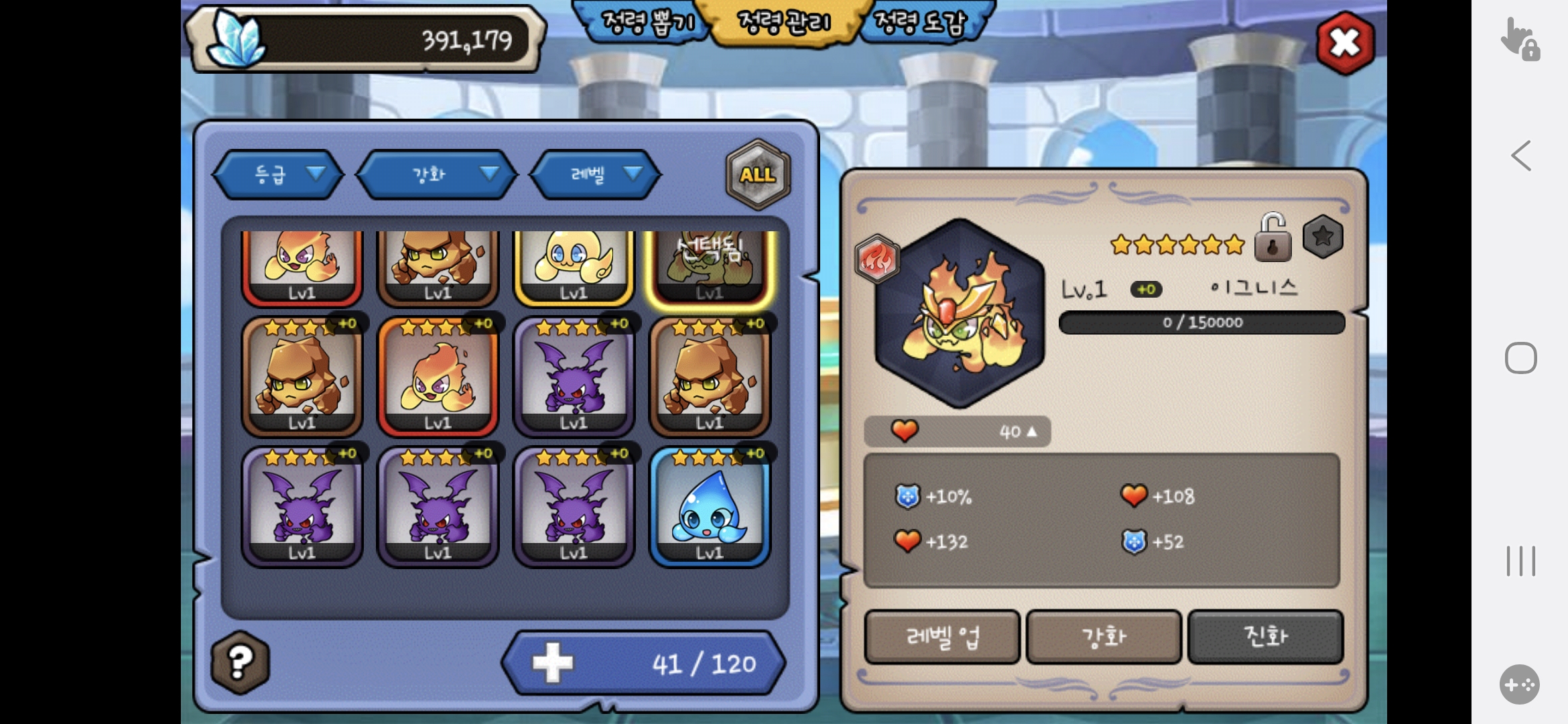This screenshot has width=1568, height=724.
Task: Tap the 진화 evolve button
Action: pos(1265,637)
